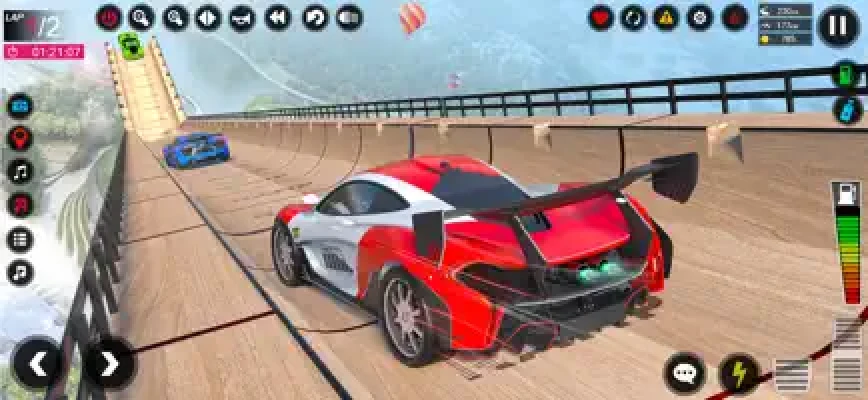Image resolution: width=868 pixels, height=400 pixels.
Task: Click the red map pin icon
Action: pos(19,138)
